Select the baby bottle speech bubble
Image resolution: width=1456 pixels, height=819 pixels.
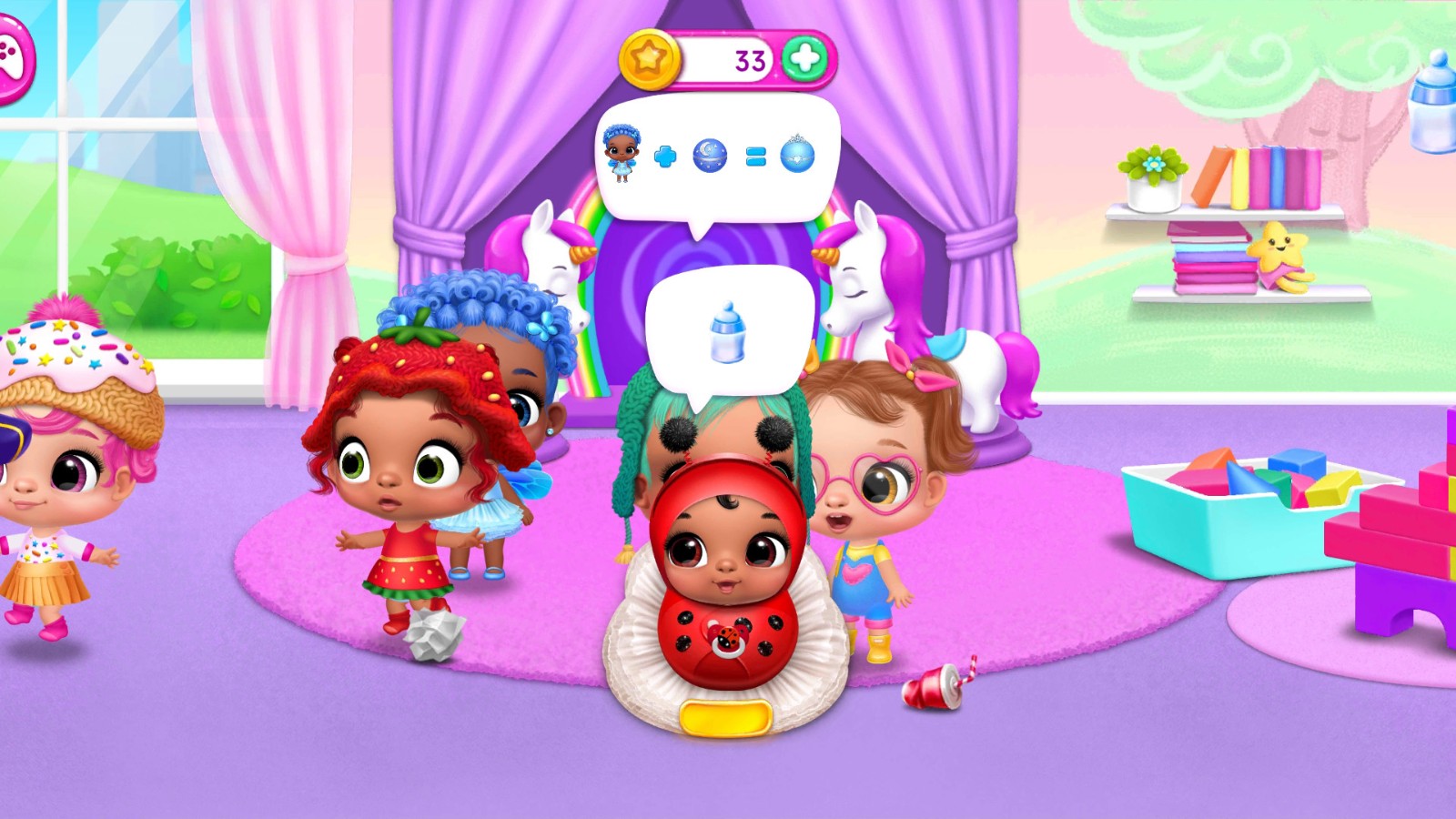pos(728,333)
